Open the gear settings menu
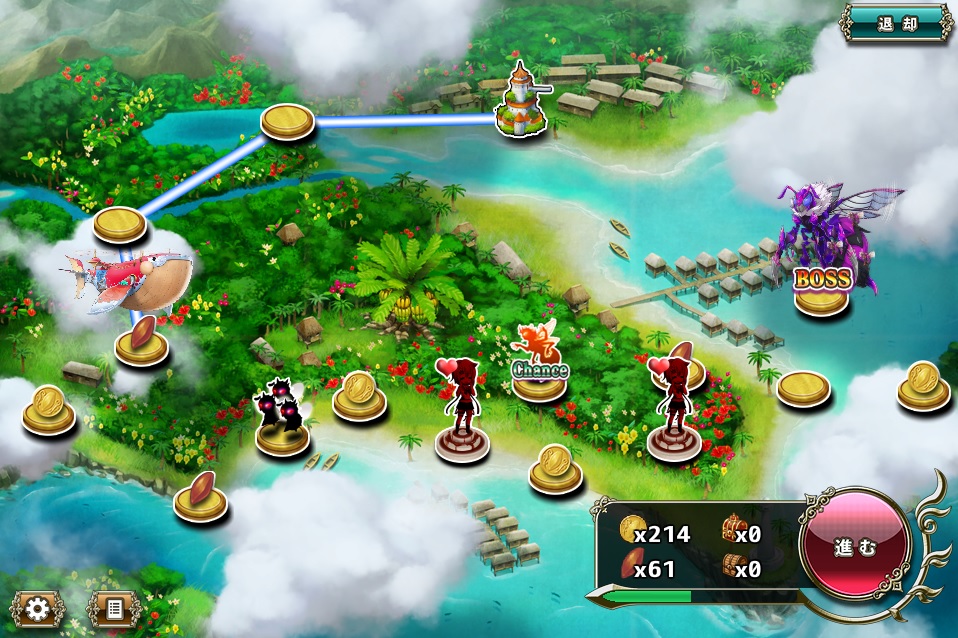958x638 pixels. click(38, 608)
